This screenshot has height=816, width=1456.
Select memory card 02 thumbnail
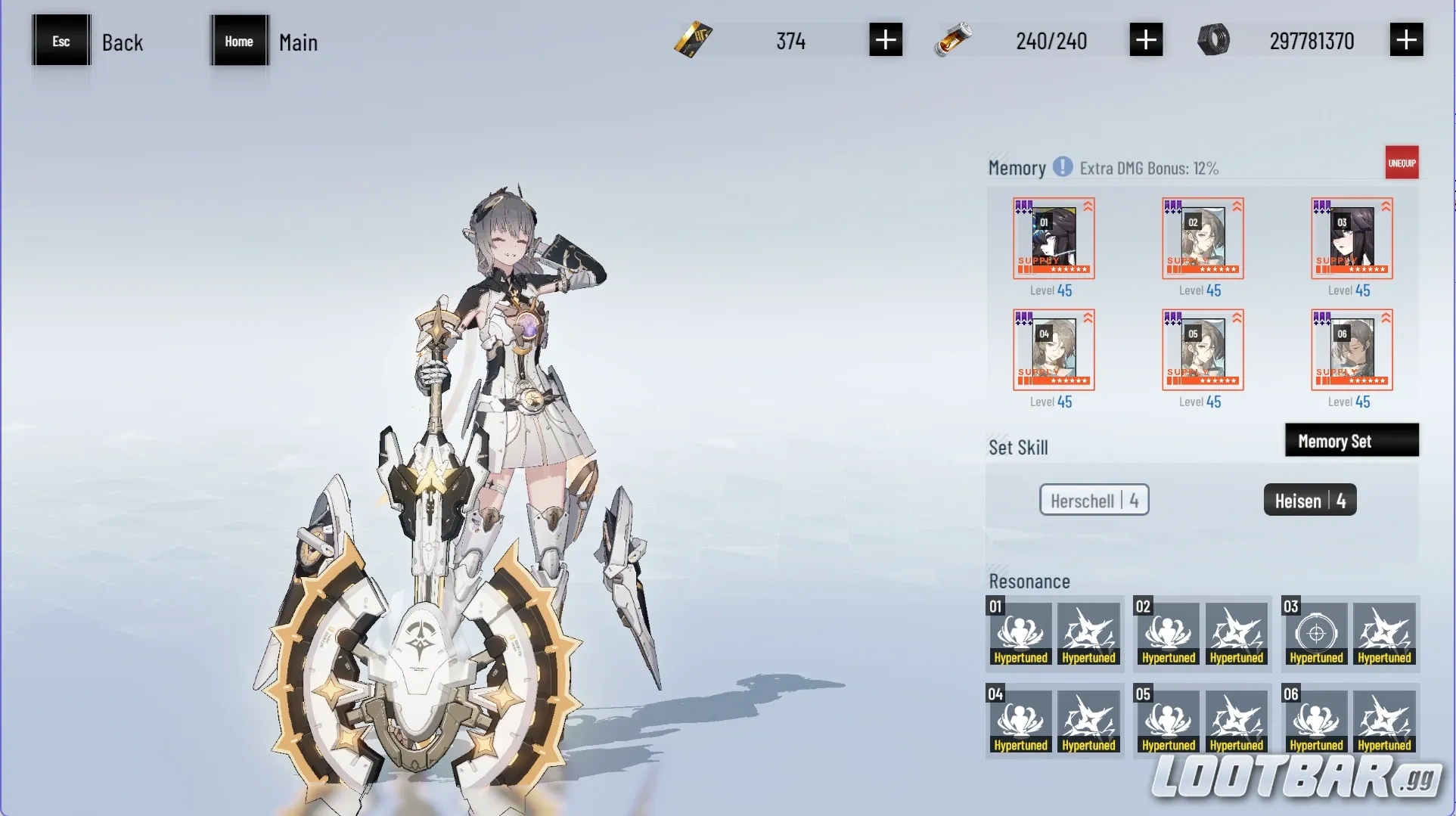click(x=1202, y=238)
